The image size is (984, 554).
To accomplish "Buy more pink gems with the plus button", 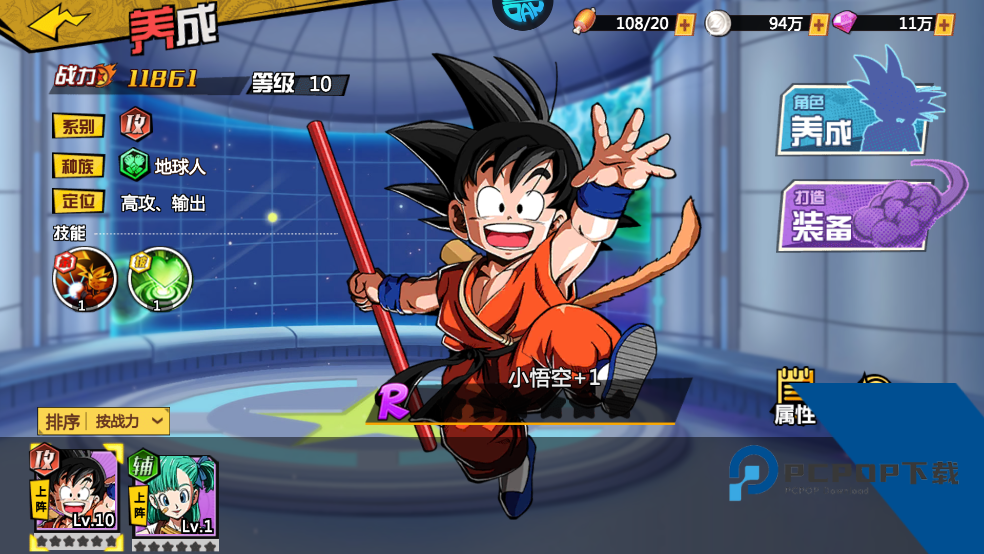I will click(x=943, y=24).
